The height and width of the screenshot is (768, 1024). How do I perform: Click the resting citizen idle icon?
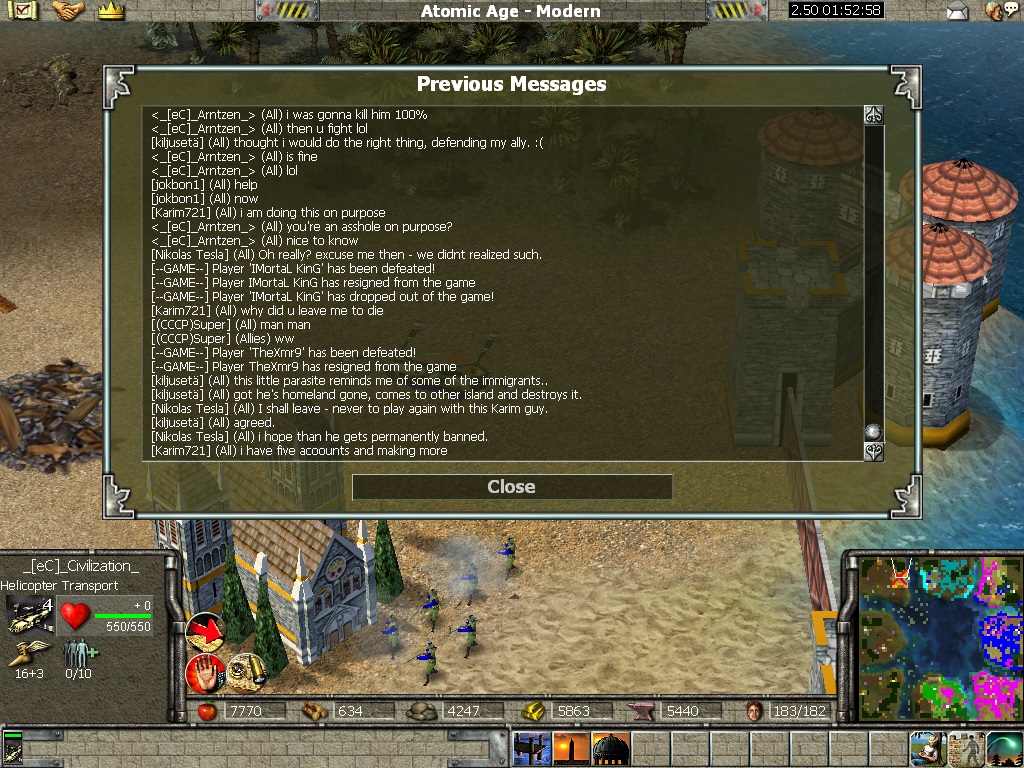click(x=927, y=748)
